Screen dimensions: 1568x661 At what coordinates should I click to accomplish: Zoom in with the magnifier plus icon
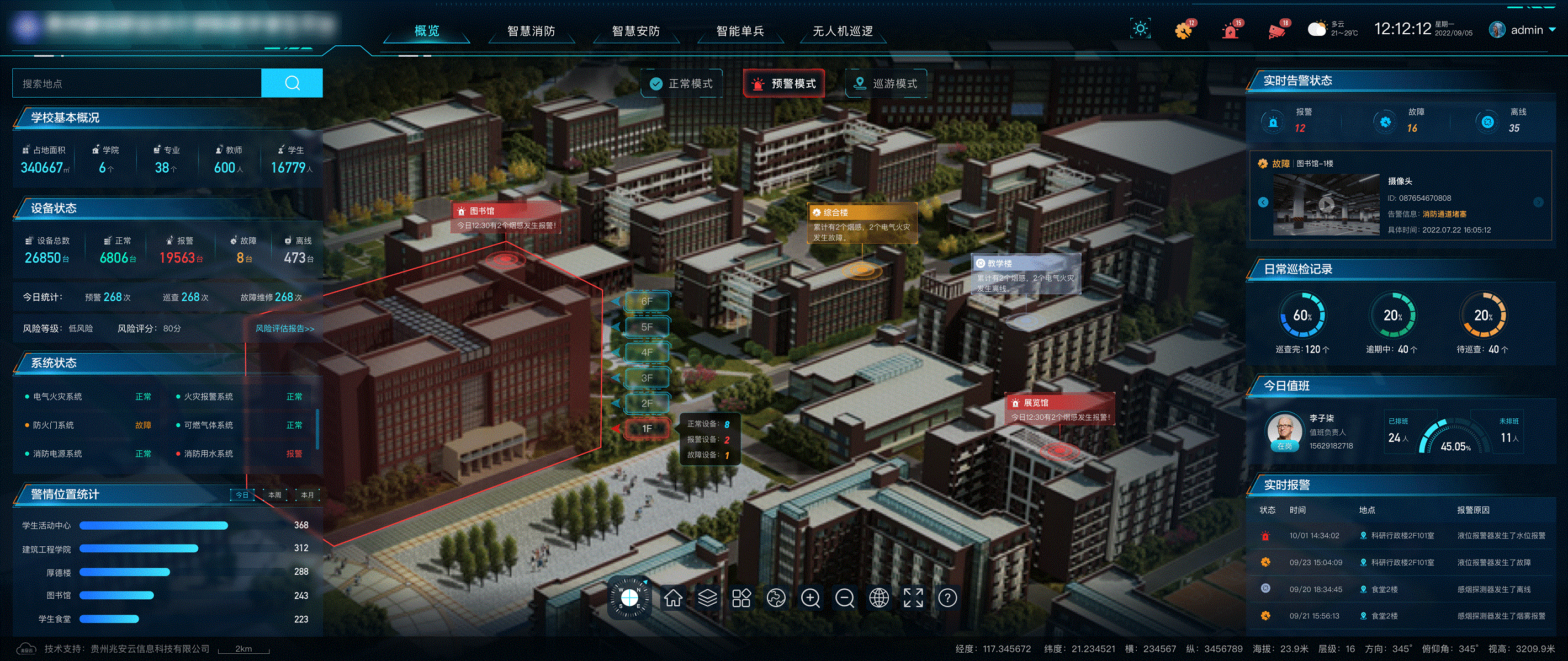click(810, 598)
